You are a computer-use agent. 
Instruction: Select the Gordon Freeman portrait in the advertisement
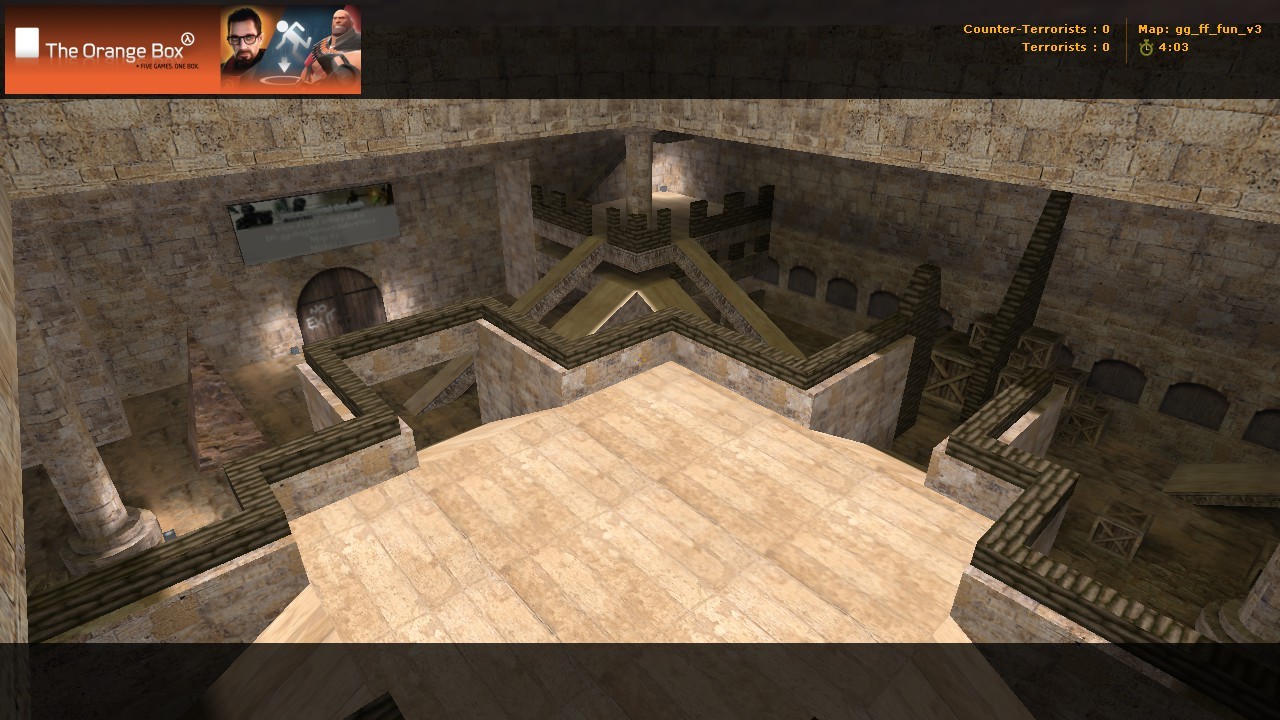[243, 42]
